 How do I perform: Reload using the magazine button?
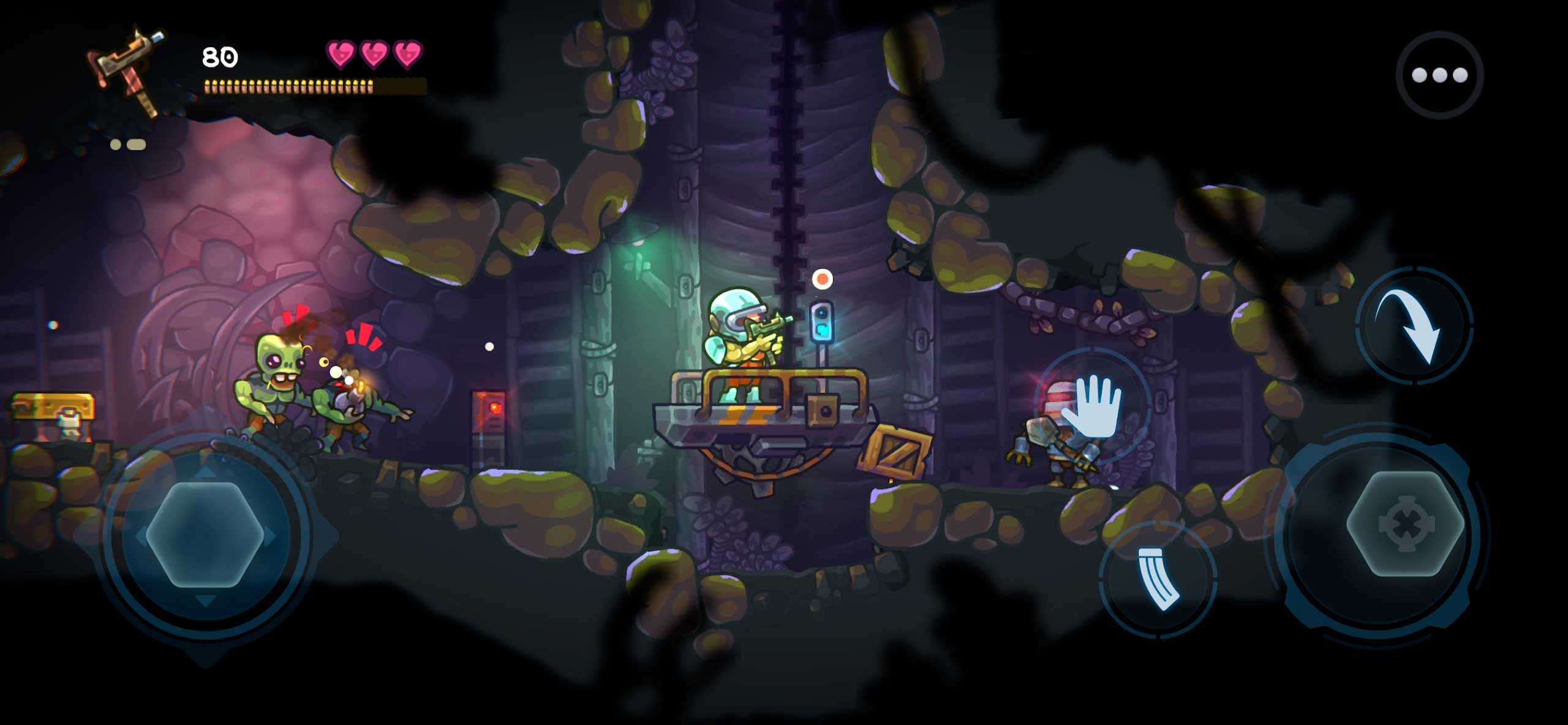1158,579
